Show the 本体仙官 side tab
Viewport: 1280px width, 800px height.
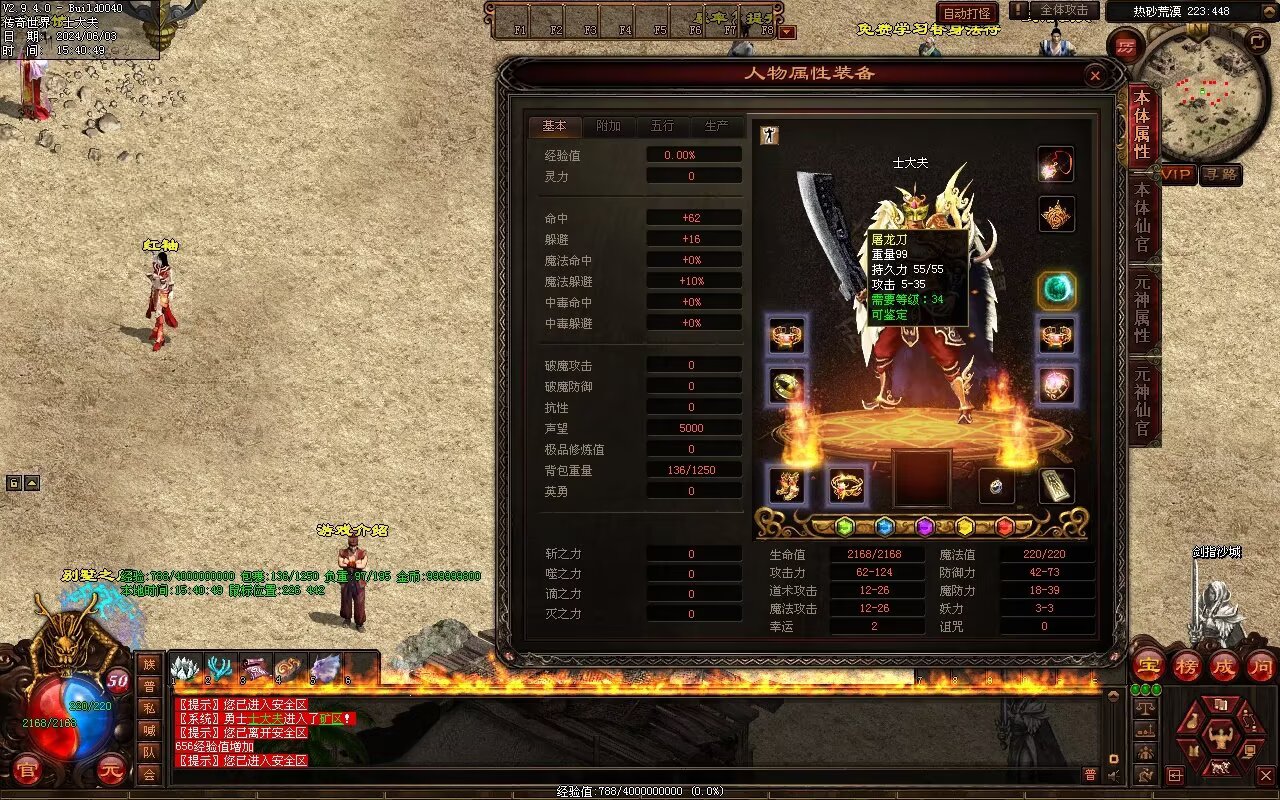pyautogui.click(x=1142, y=218)
